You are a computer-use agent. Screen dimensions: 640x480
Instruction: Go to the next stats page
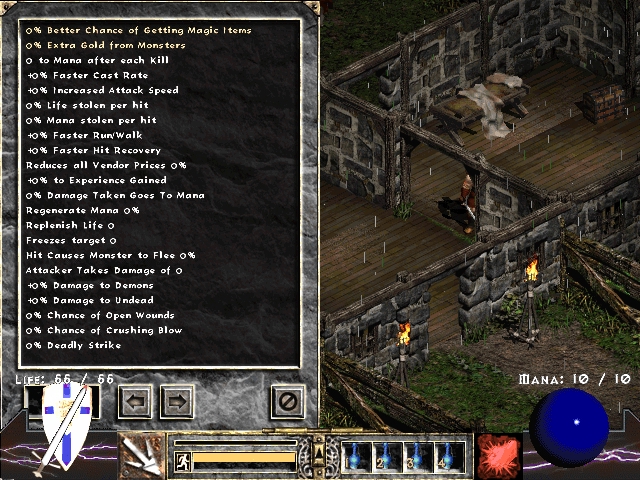pyautogui.click(x=176, y=402)
